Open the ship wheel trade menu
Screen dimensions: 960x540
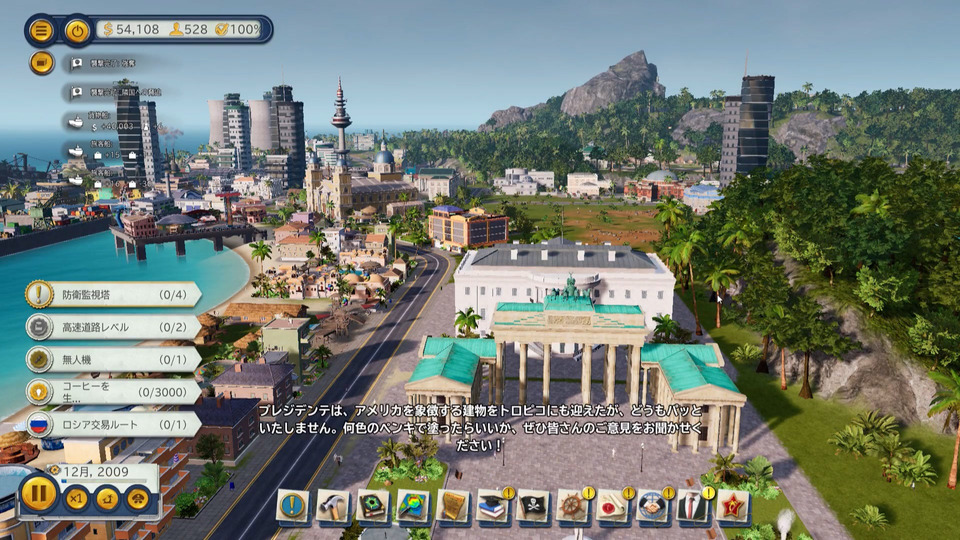point(573,507)
